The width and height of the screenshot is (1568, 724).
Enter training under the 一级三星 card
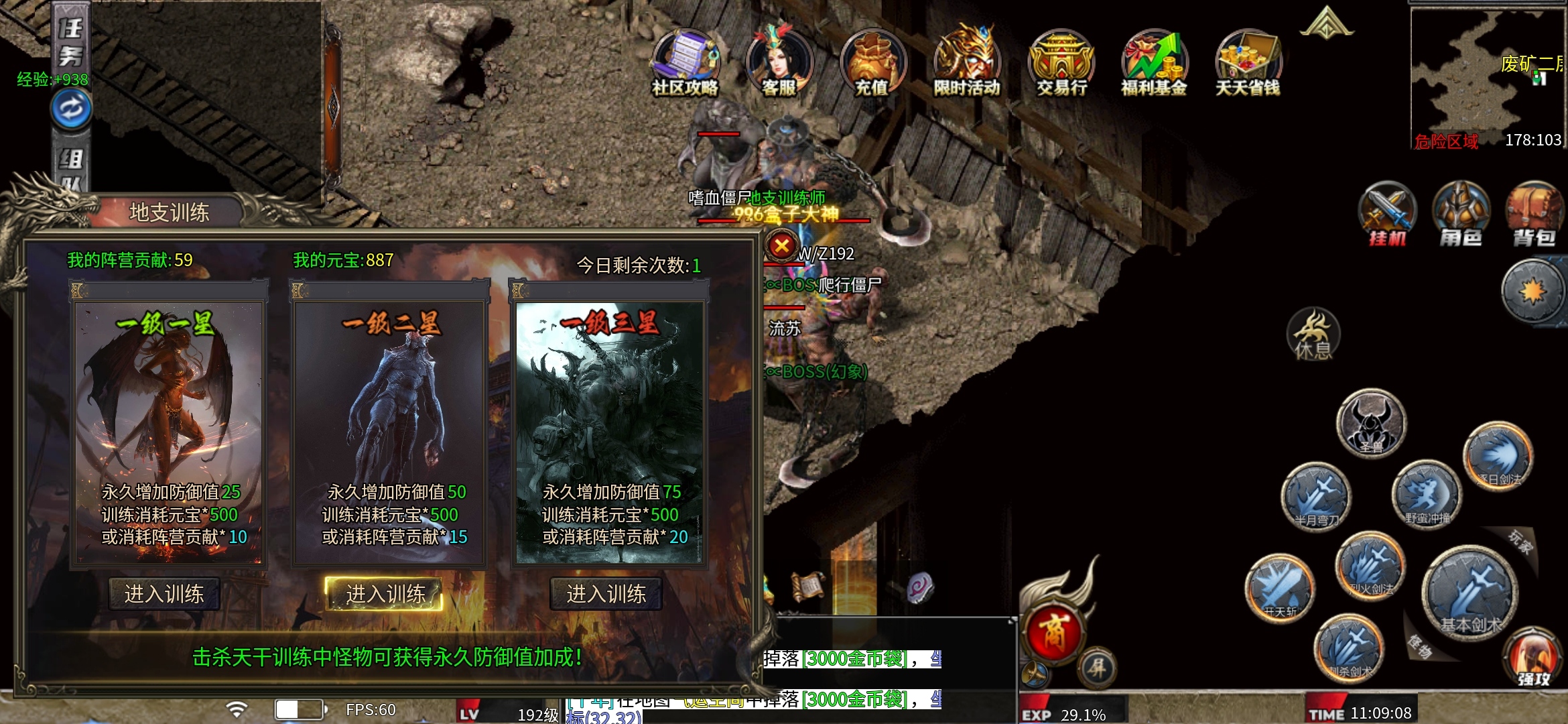pyautogui.click(x=606, y=594)
